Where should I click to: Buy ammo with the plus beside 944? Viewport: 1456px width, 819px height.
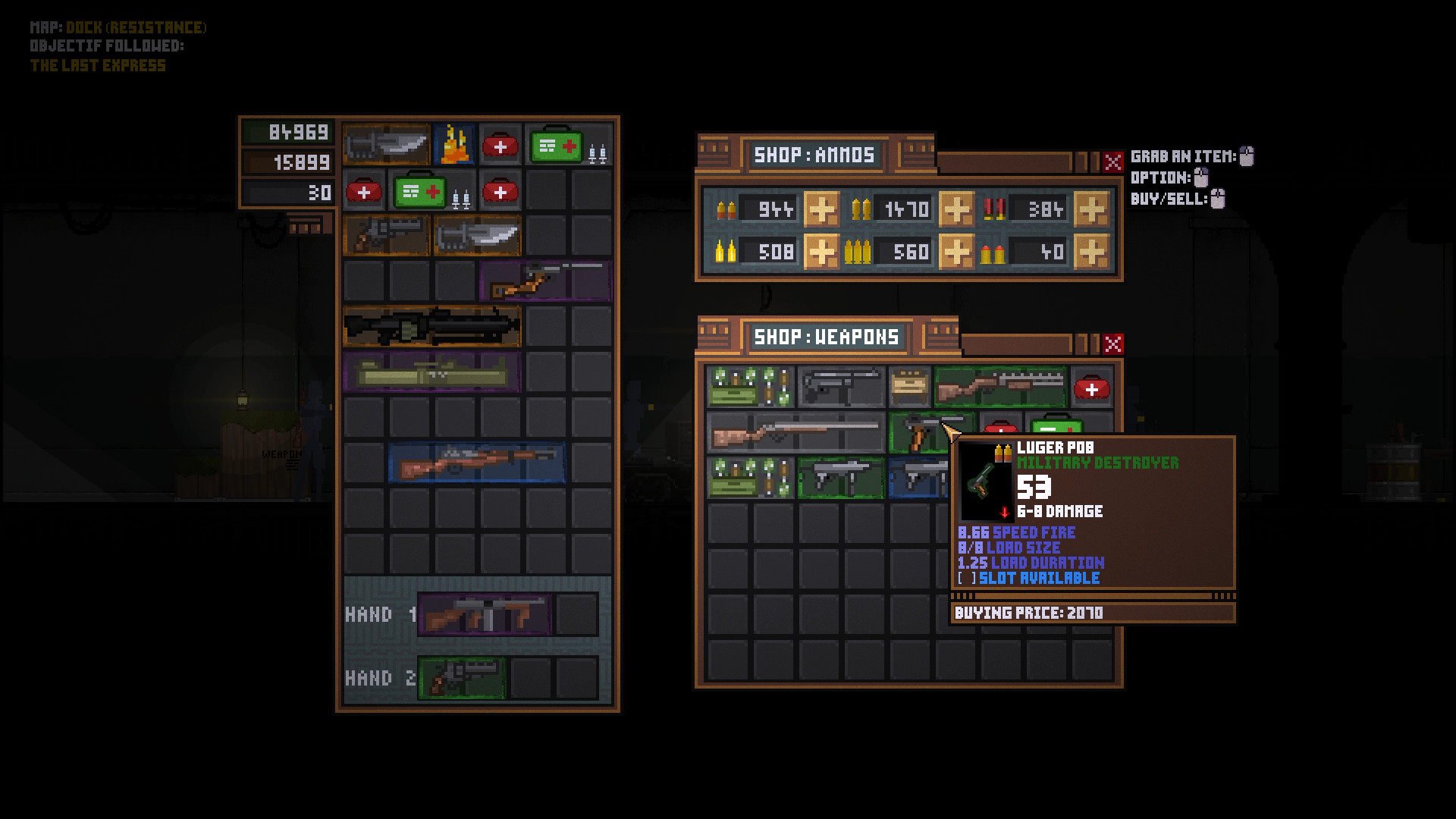[821, 209]
